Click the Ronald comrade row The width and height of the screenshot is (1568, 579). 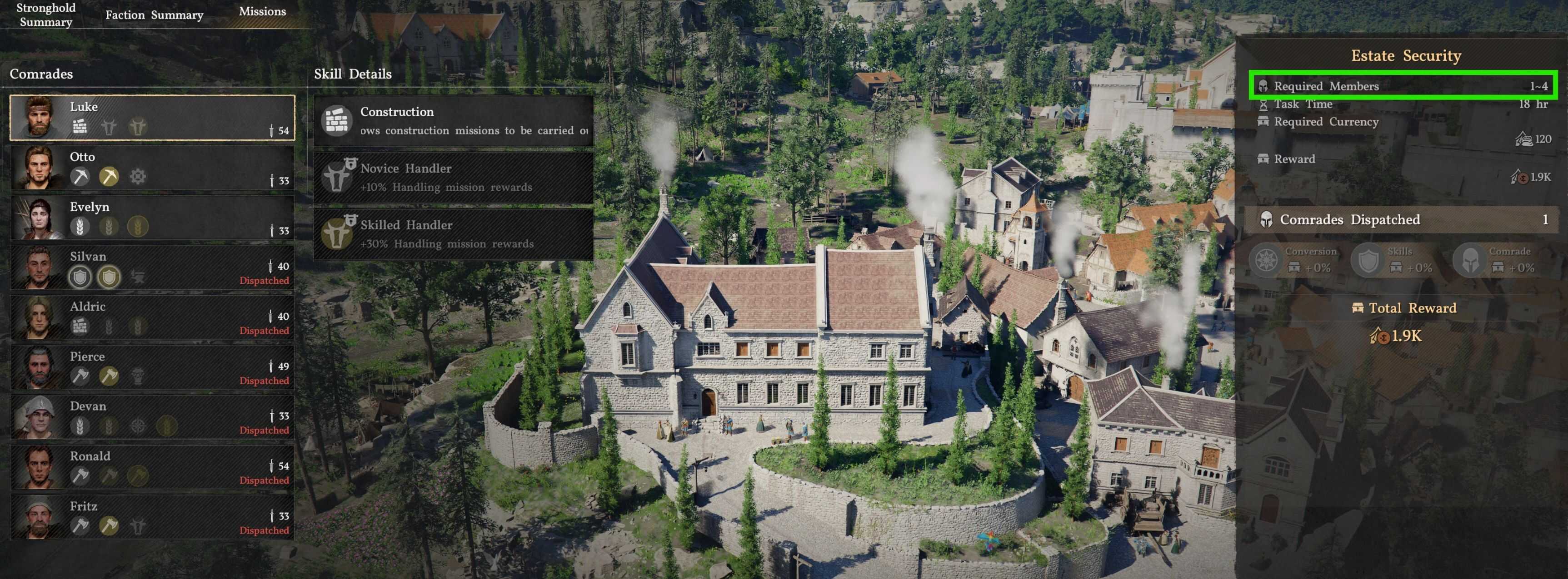point(152,466)
